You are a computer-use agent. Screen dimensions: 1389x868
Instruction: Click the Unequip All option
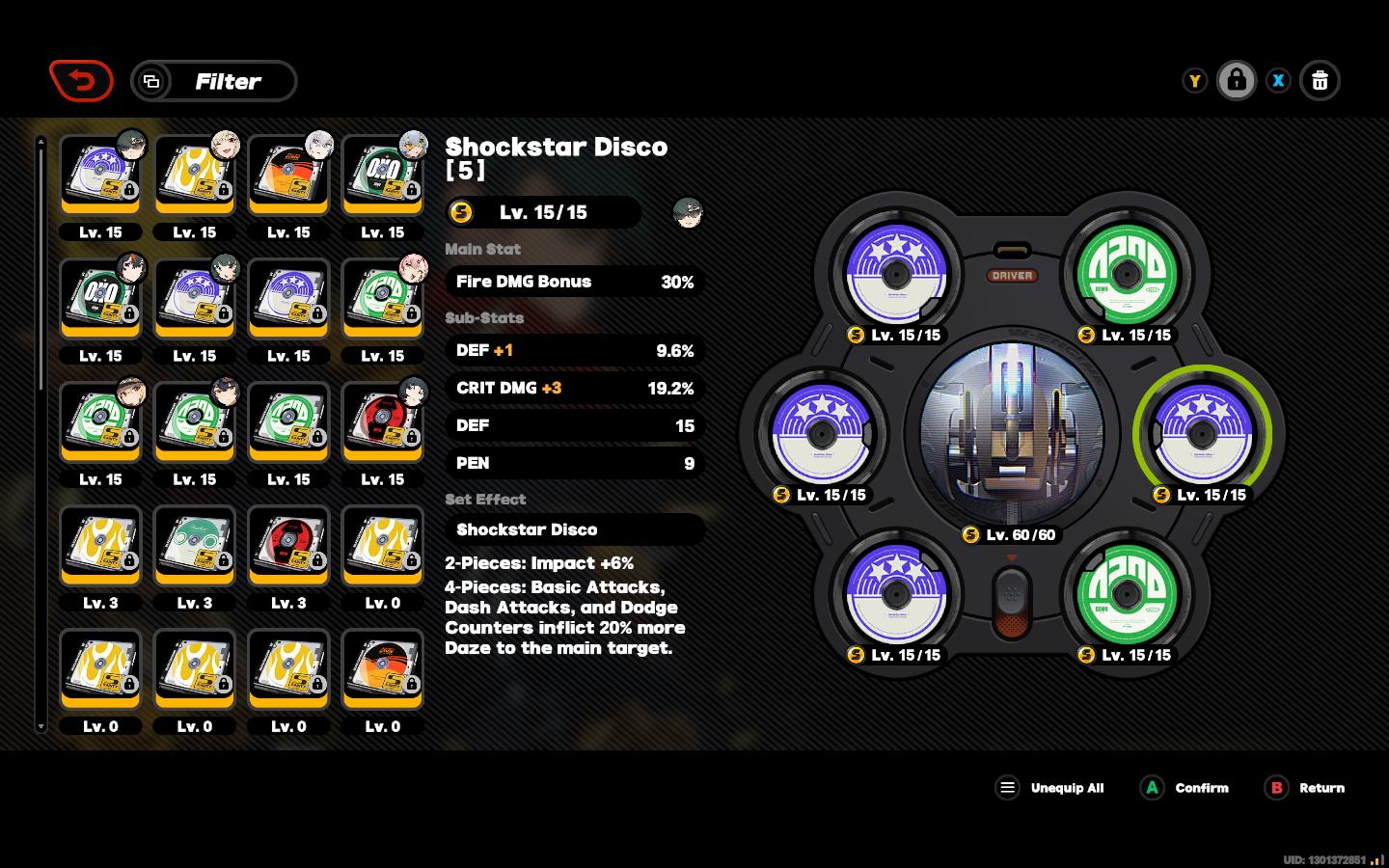pos(1049,788)
